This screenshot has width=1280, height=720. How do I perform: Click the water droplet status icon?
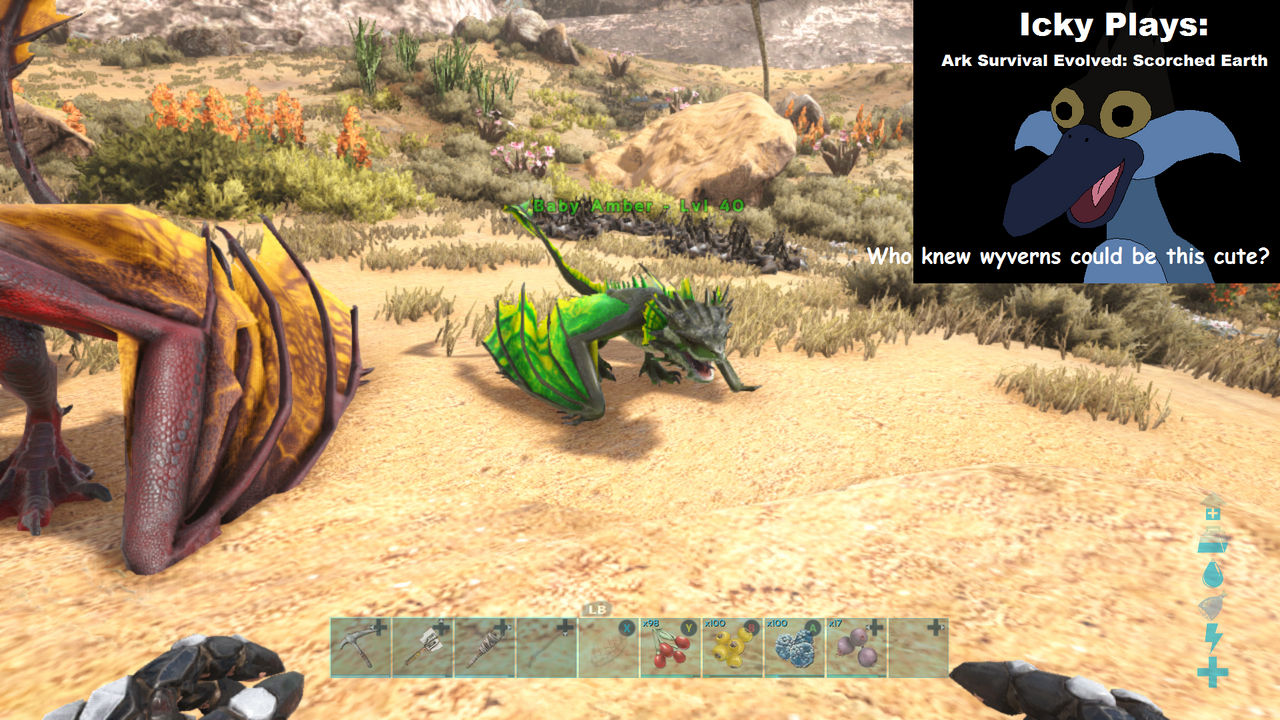pyautogui.click(x=1211, y=574)
